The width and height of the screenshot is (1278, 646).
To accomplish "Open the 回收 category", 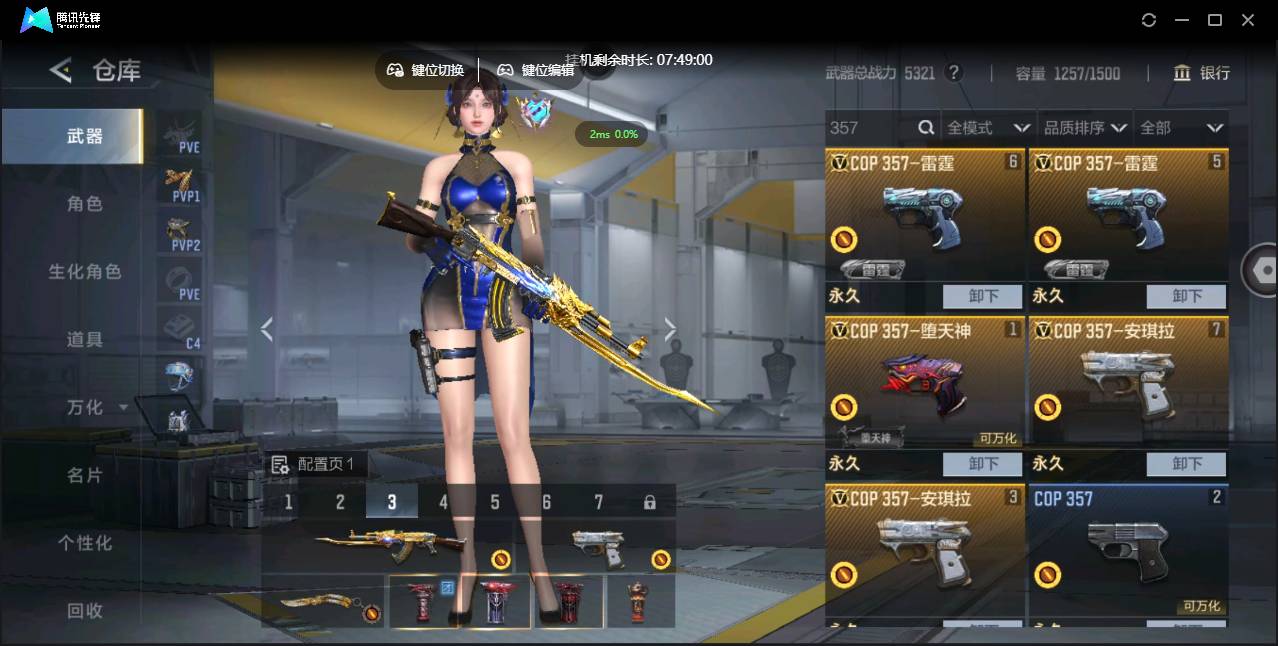I will [x=85, y=610].
